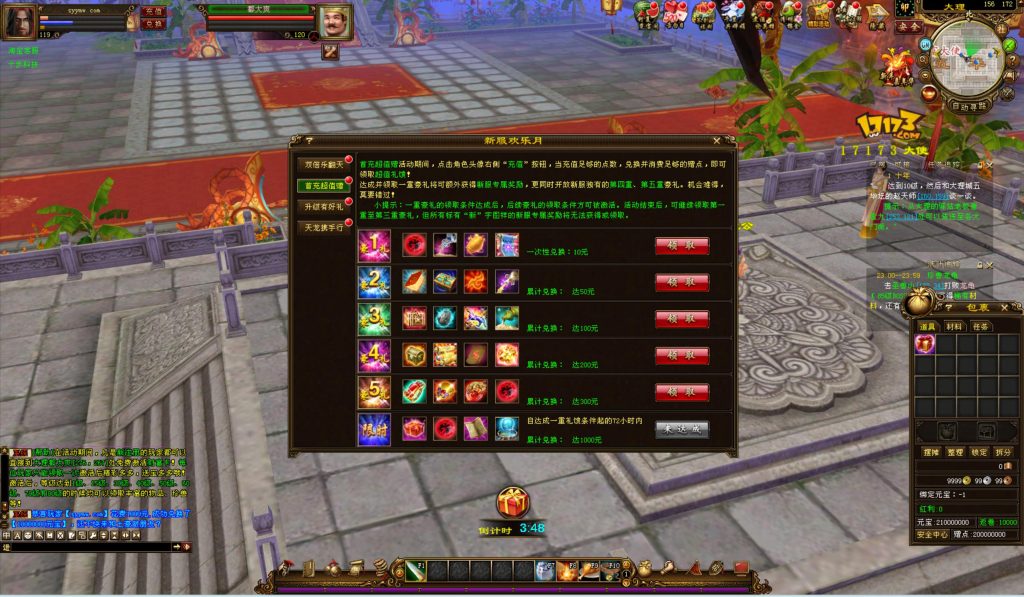
Task: Claim the tier 1 gift with 领取
Action: 682,246
